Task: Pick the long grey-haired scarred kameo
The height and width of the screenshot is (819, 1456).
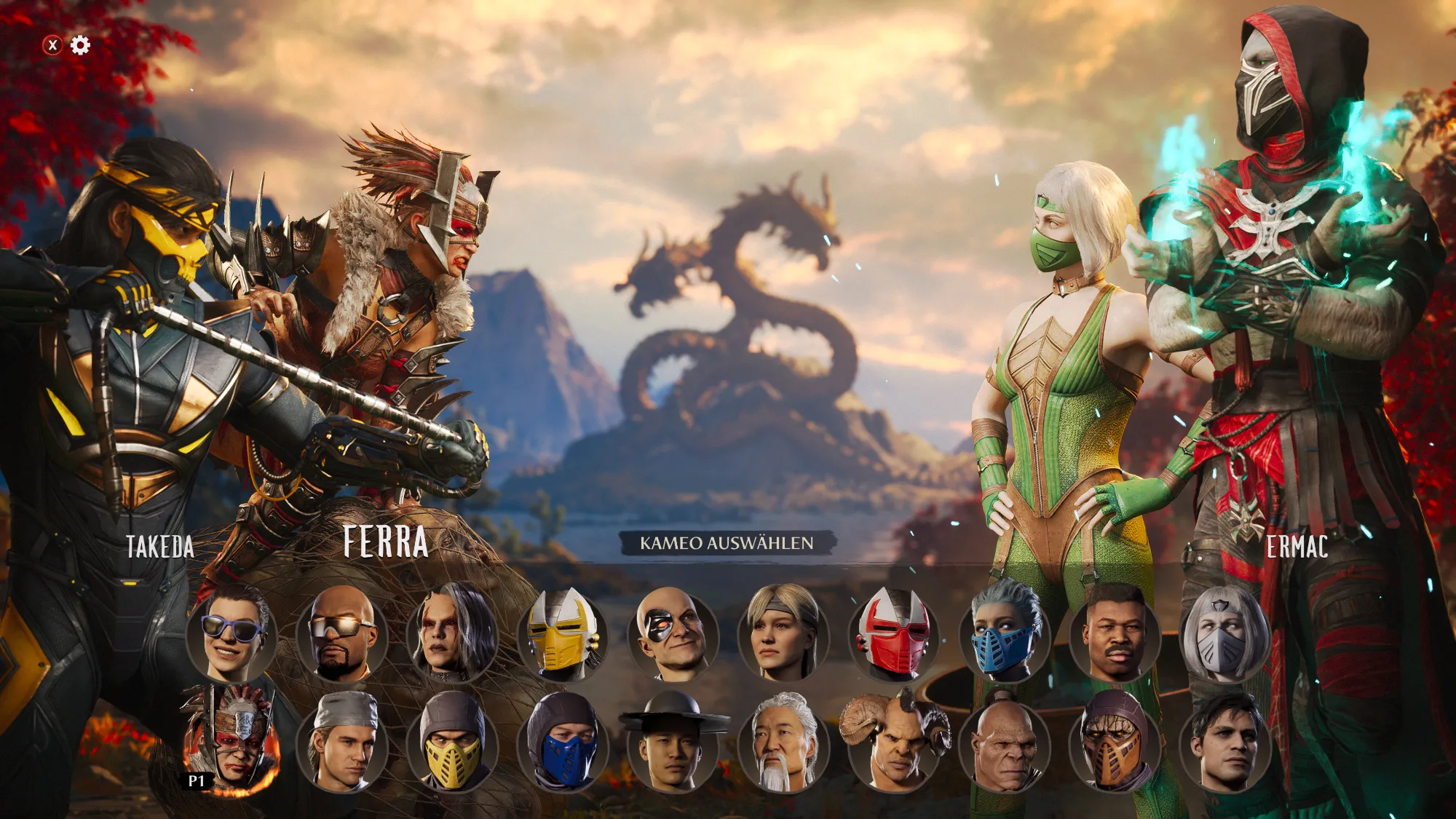Action: click(x=451, y=633)
